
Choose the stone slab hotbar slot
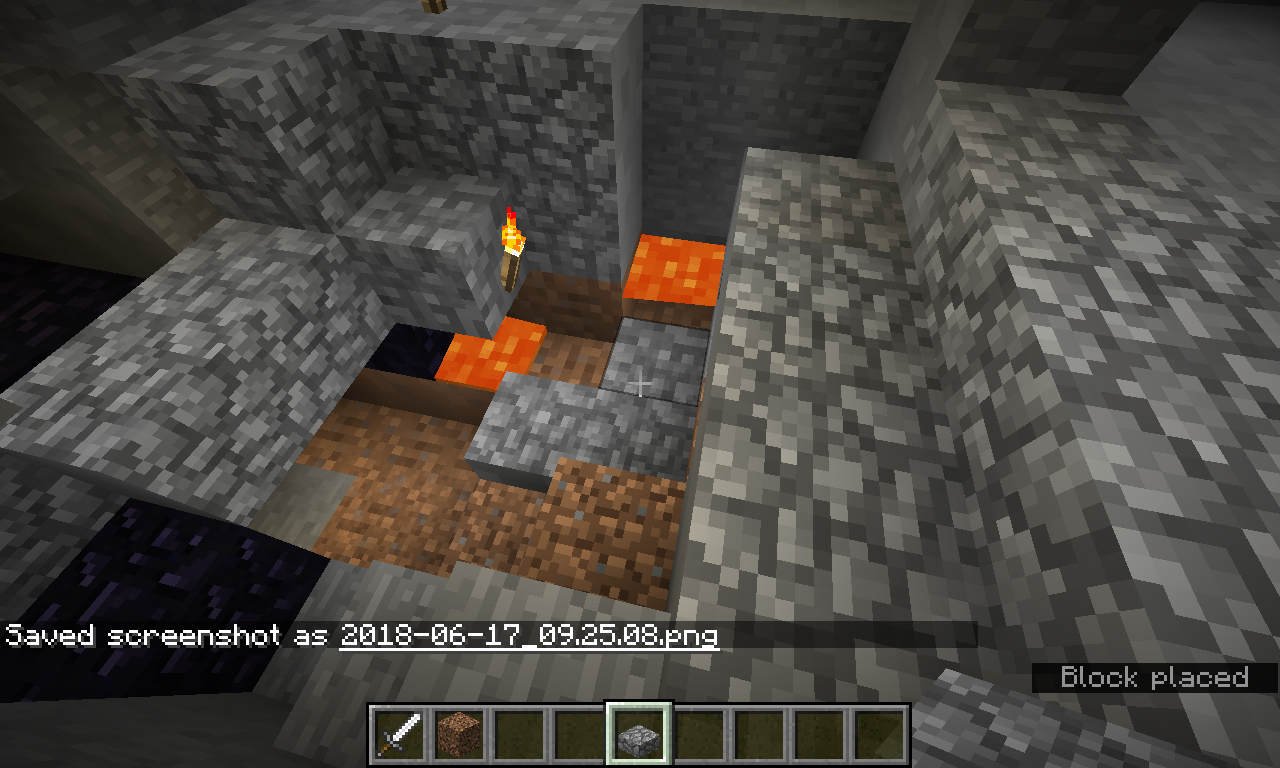[638, 735]
